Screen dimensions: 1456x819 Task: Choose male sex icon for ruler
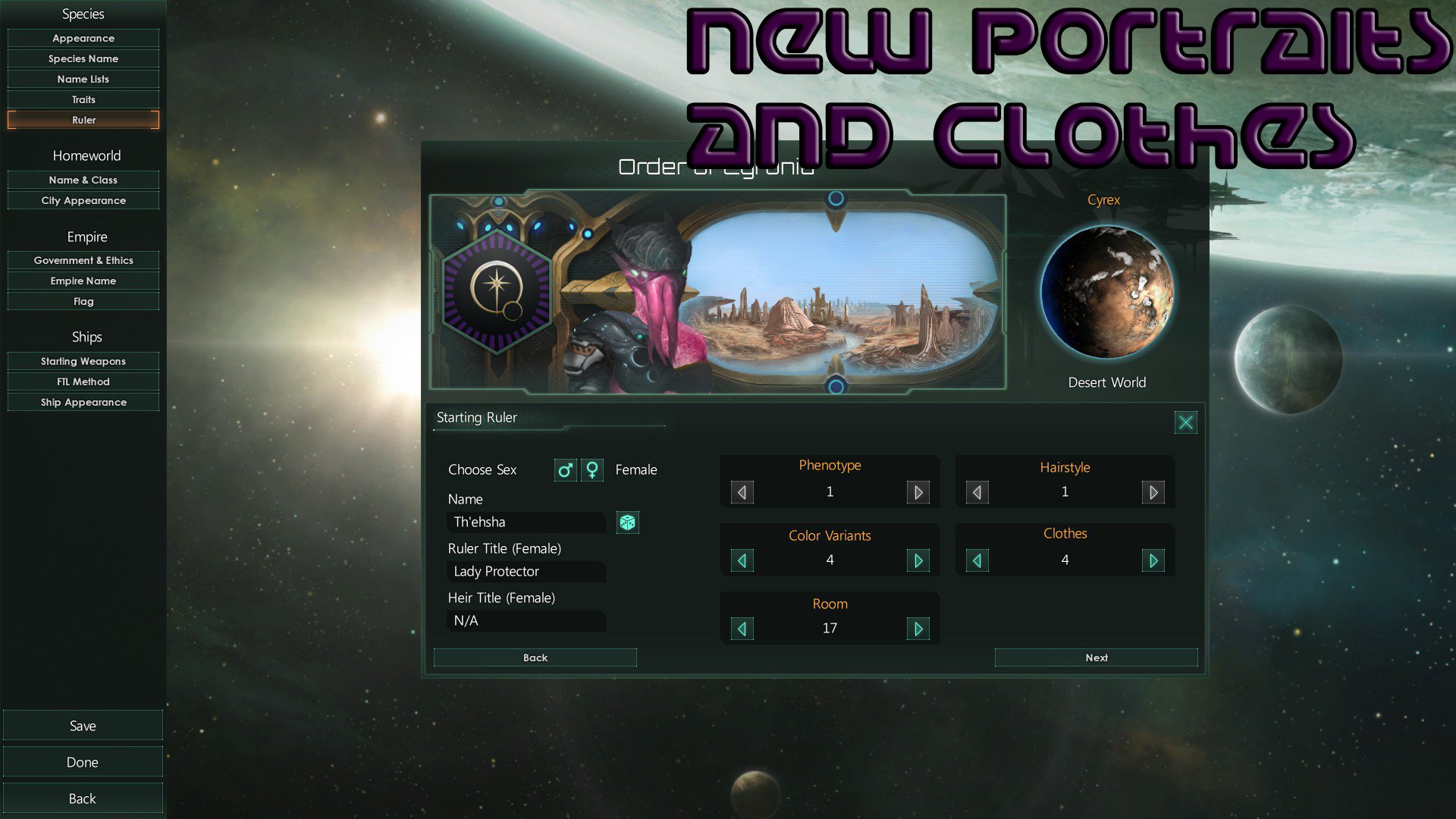tap(565, 470)
